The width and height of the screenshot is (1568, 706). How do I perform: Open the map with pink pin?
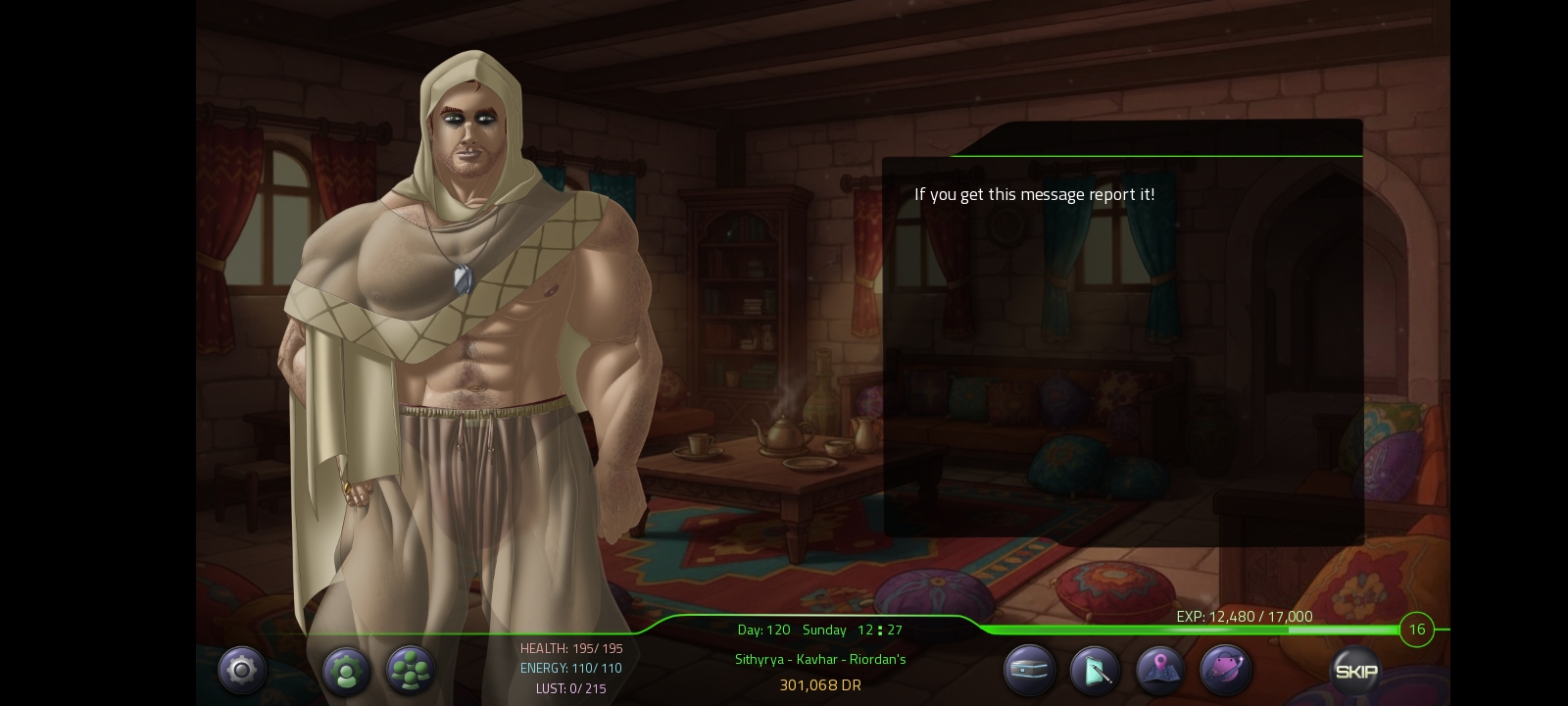point(1160,672)
